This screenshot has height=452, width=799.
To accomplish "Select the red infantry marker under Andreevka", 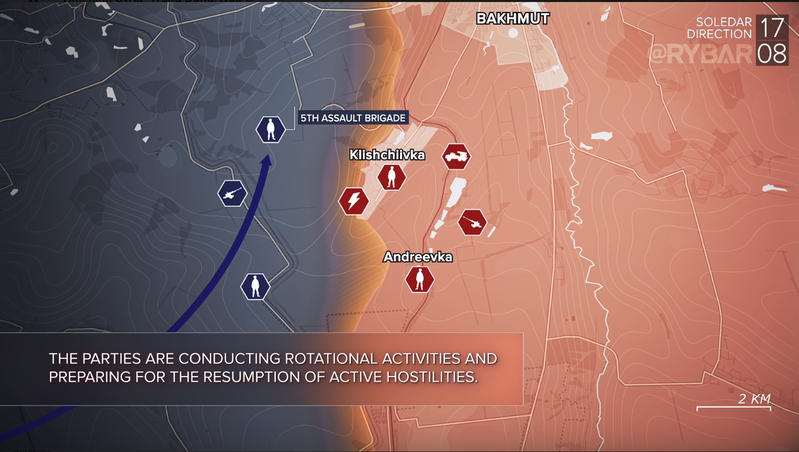I will point(420,278).
